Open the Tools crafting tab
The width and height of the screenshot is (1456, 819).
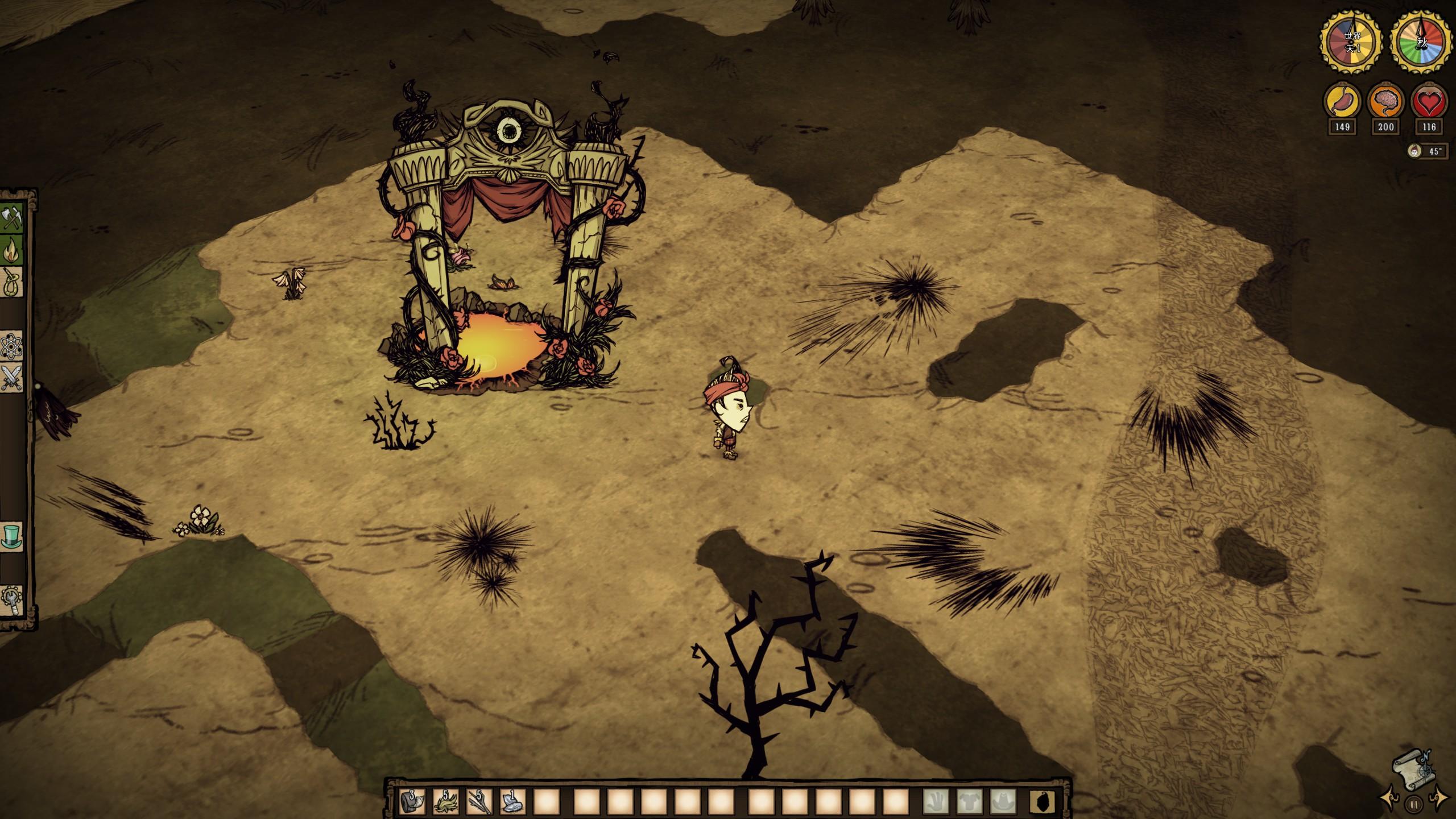click(x=12, y=218)
